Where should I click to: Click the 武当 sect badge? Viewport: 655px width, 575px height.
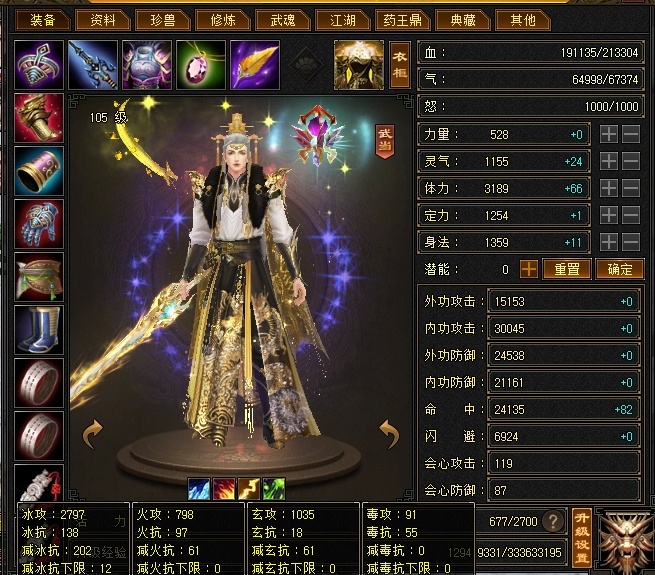(385, 140)
